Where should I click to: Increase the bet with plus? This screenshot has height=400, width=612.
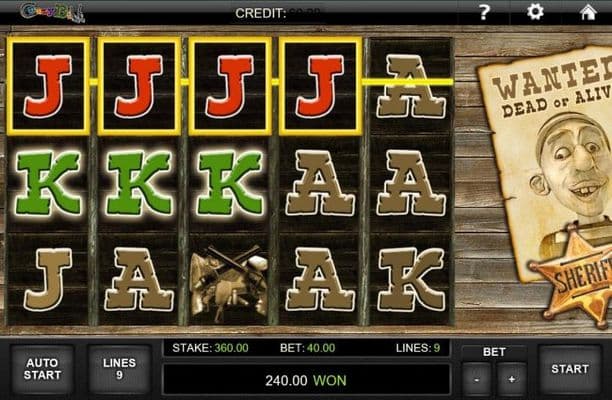(511, 380)
